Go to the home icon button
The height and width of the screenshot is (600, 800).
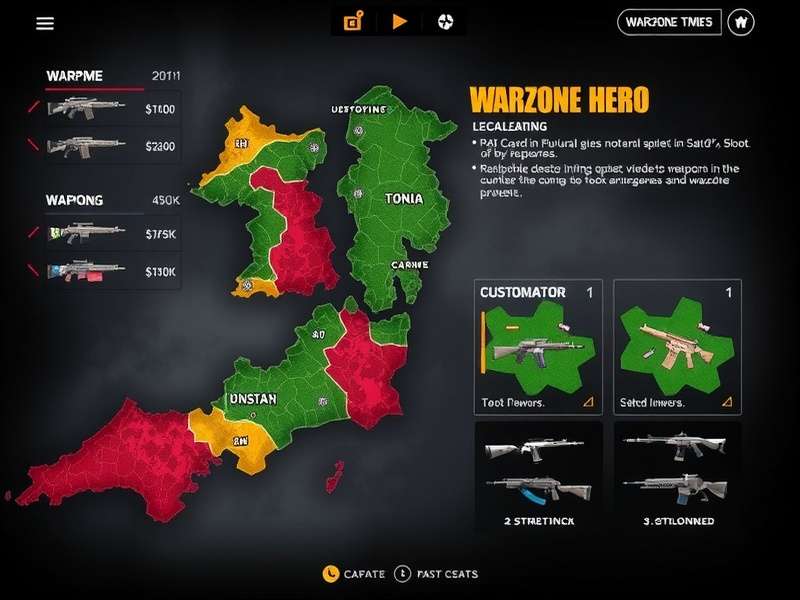pos(740,21)
